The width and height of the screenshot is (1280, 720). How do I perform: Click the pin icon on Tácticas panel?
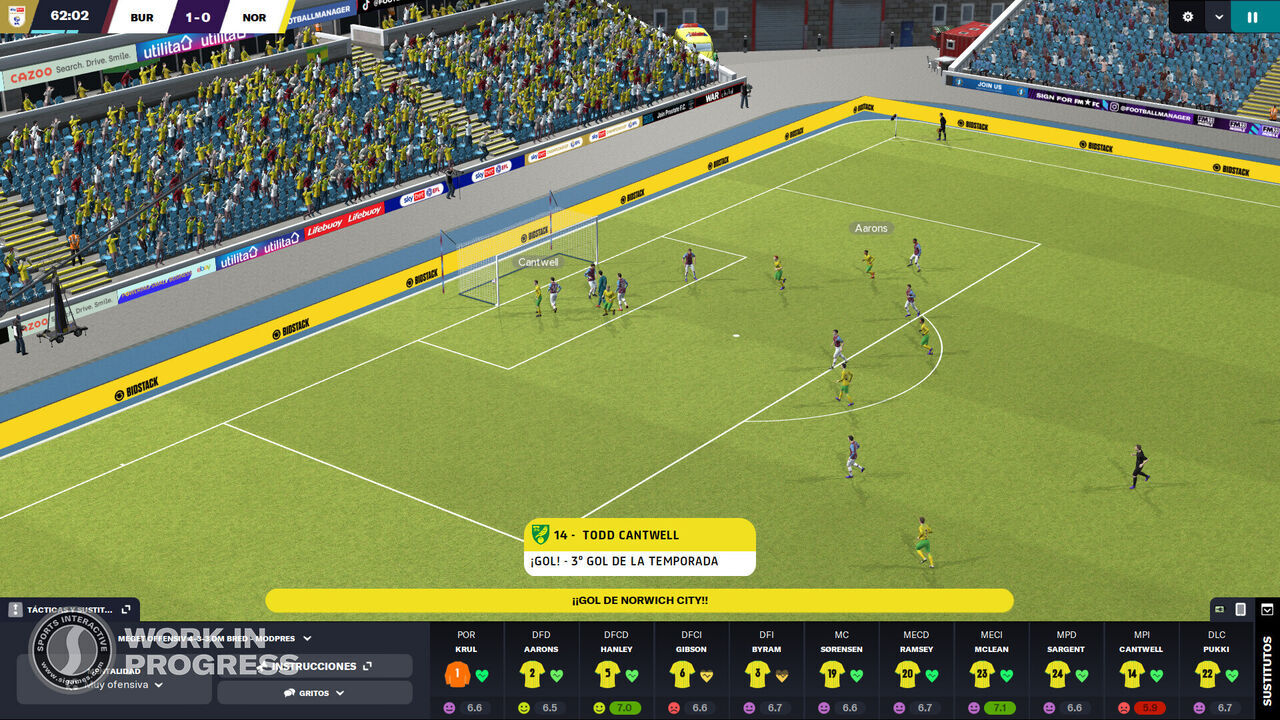pyautogui.click(x=14, y=608)
